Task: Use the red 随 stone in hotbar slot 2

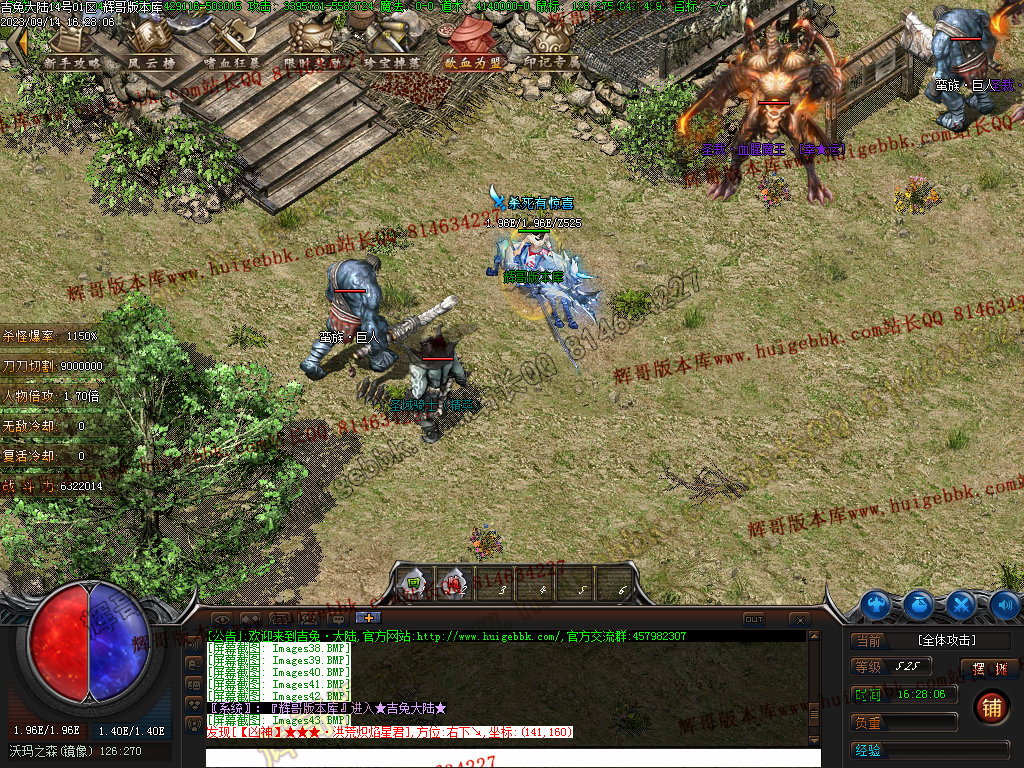Action: [x=454, y=583]
